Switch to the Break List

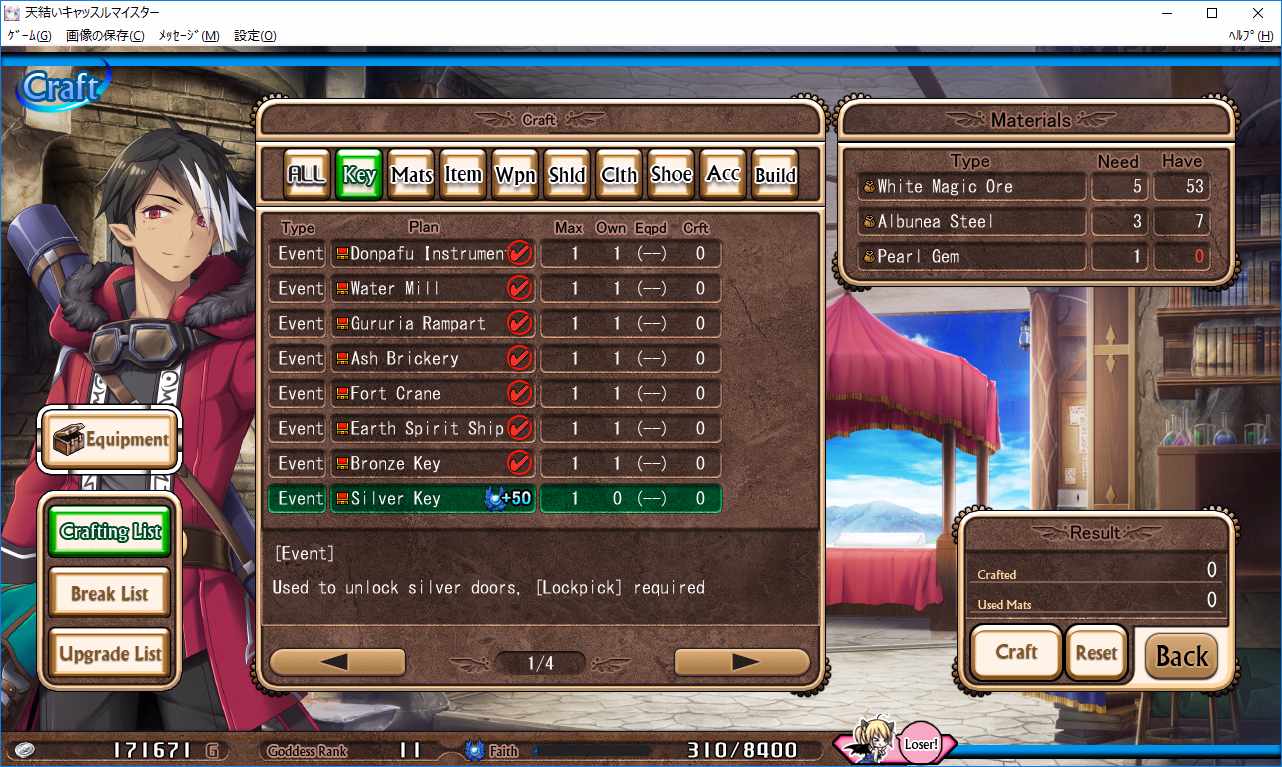[x=108, y=592]
